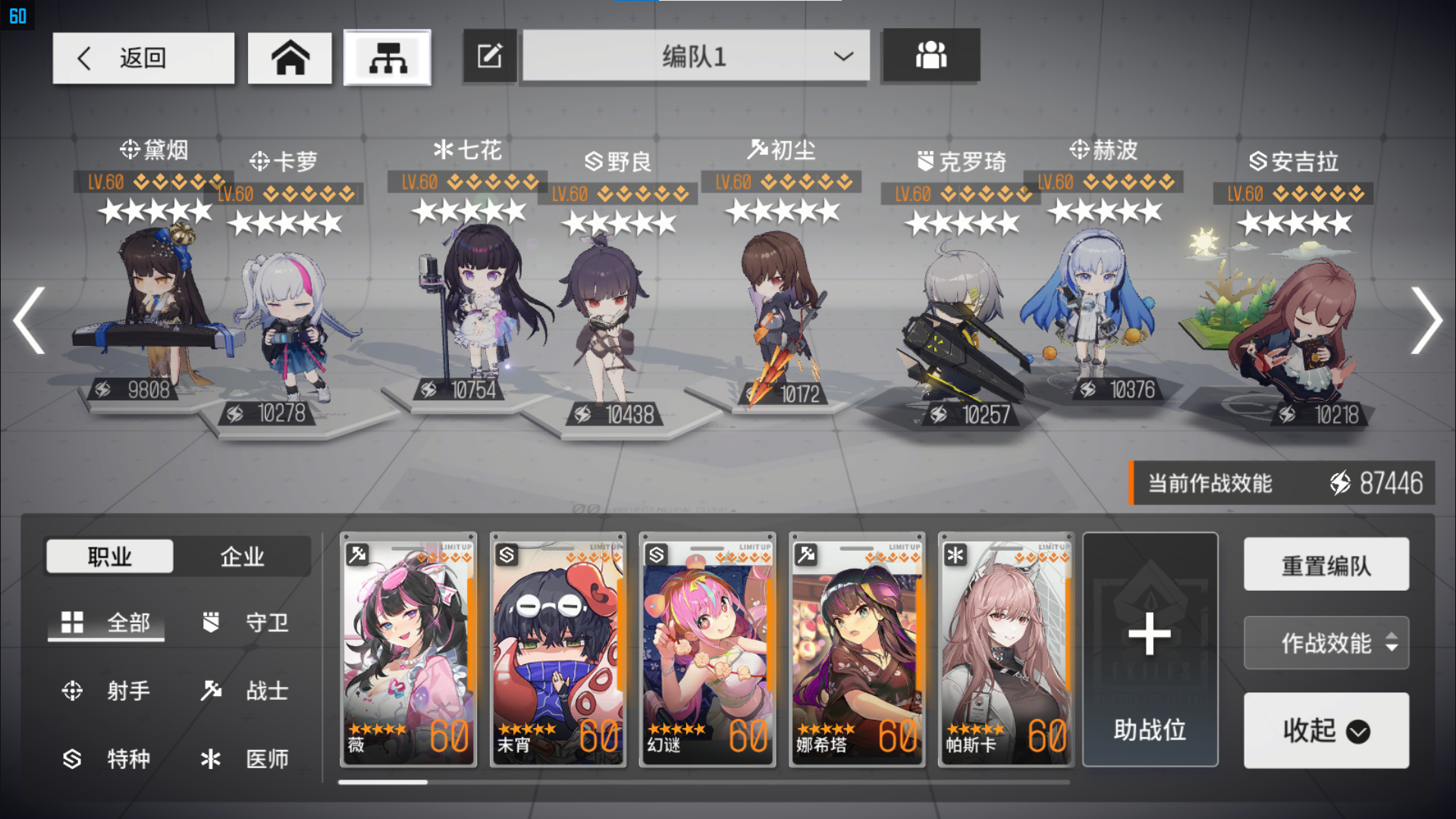Click the 重置编队 reset team button
Viewport: 1456px width, 819px height.
pos(1326,564)
